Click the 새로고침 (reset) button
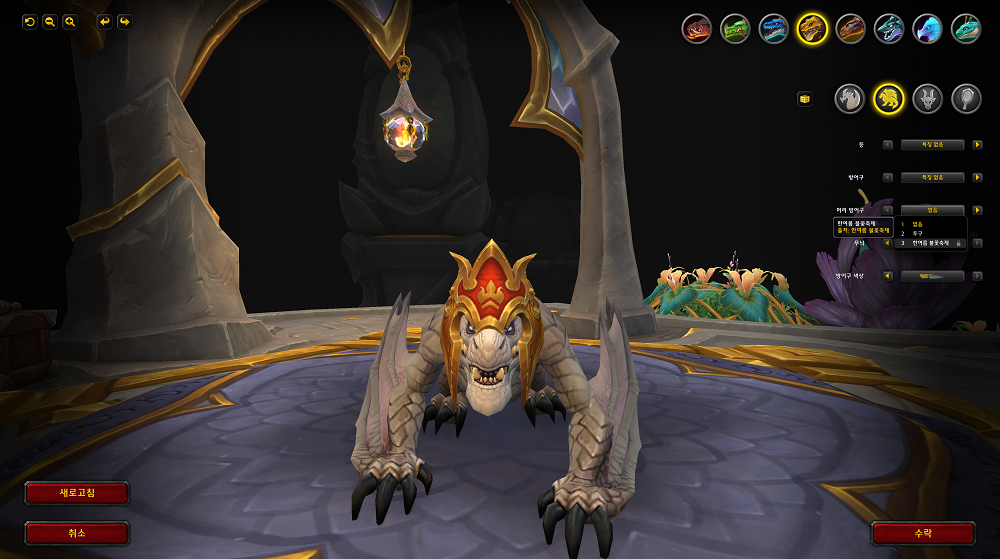The image size is (1000, 559). click(x=77, y=493)
